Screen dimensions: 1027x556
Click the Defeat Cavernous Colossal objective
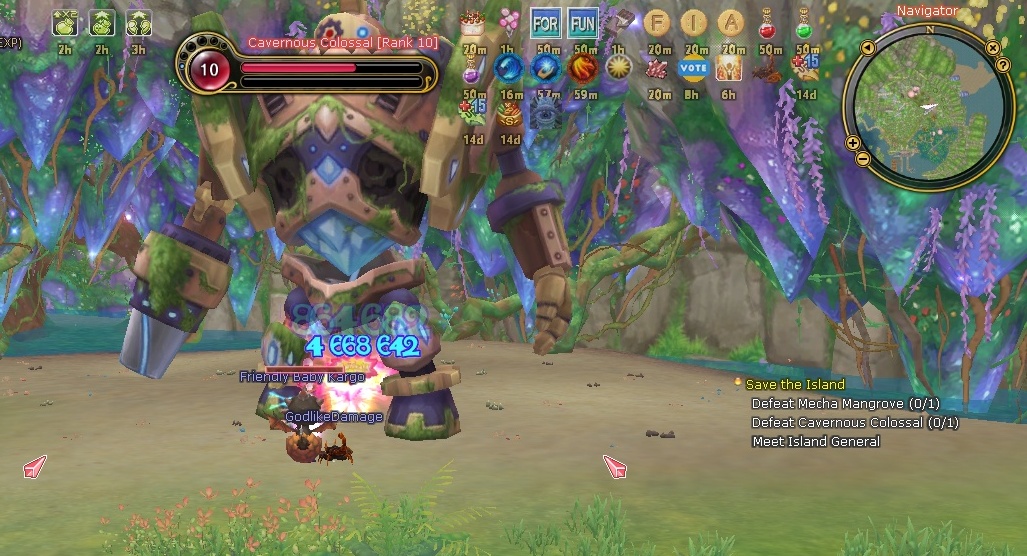pos(855,423)
